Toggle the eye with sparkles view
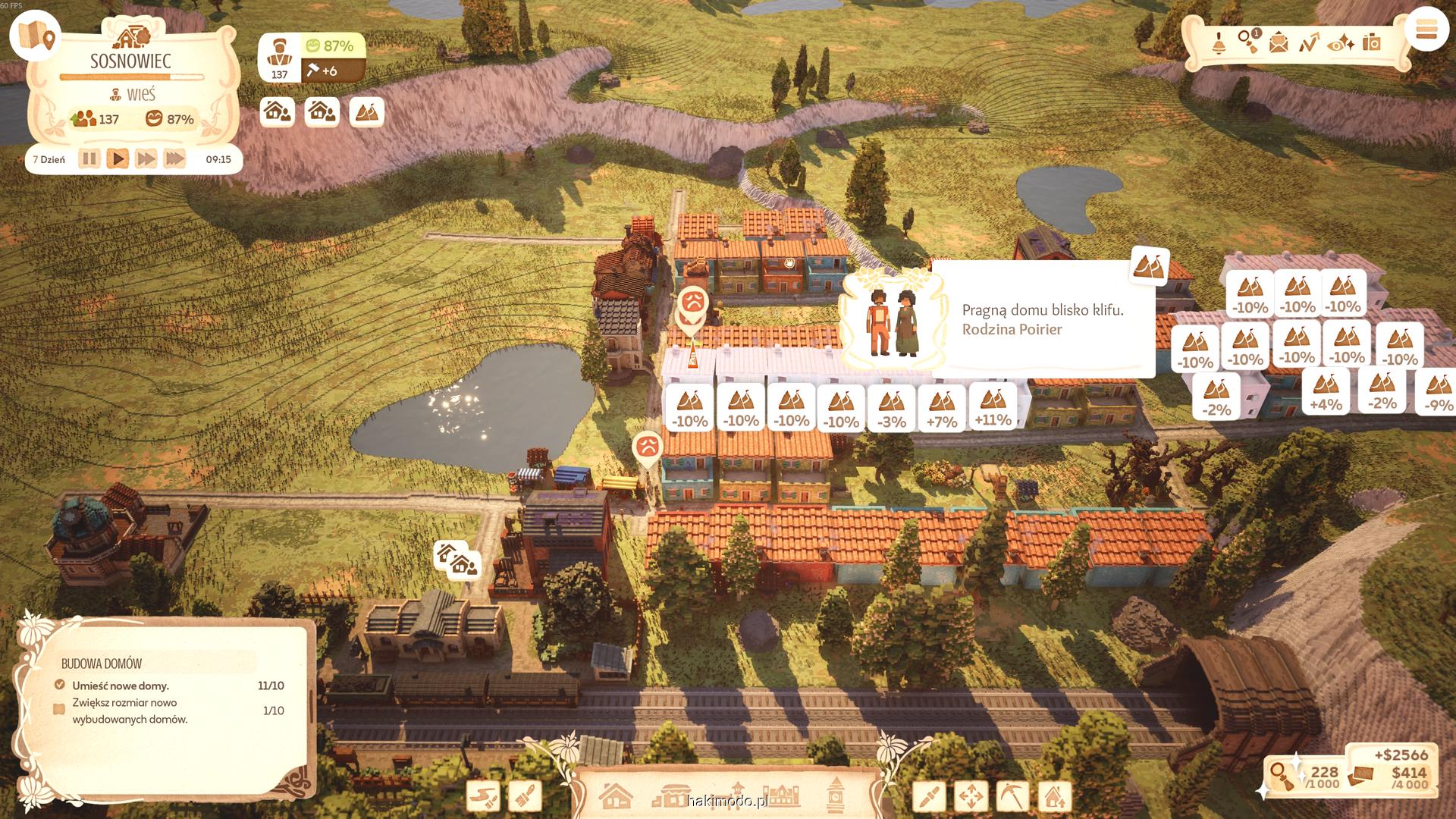This screenshot has height=819, width=1456. [1341, 43]
